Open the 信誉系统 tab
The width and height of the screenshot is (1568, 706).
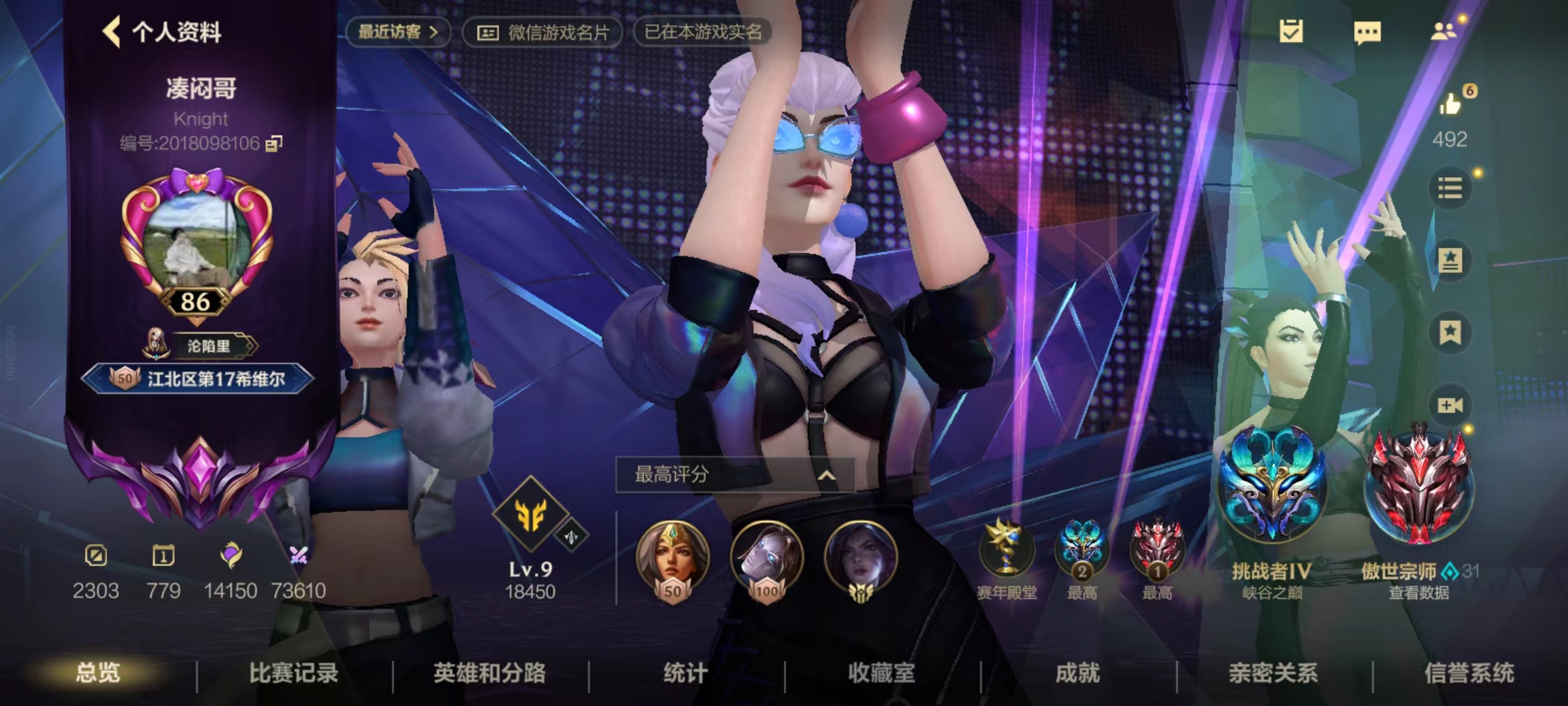1469,673
